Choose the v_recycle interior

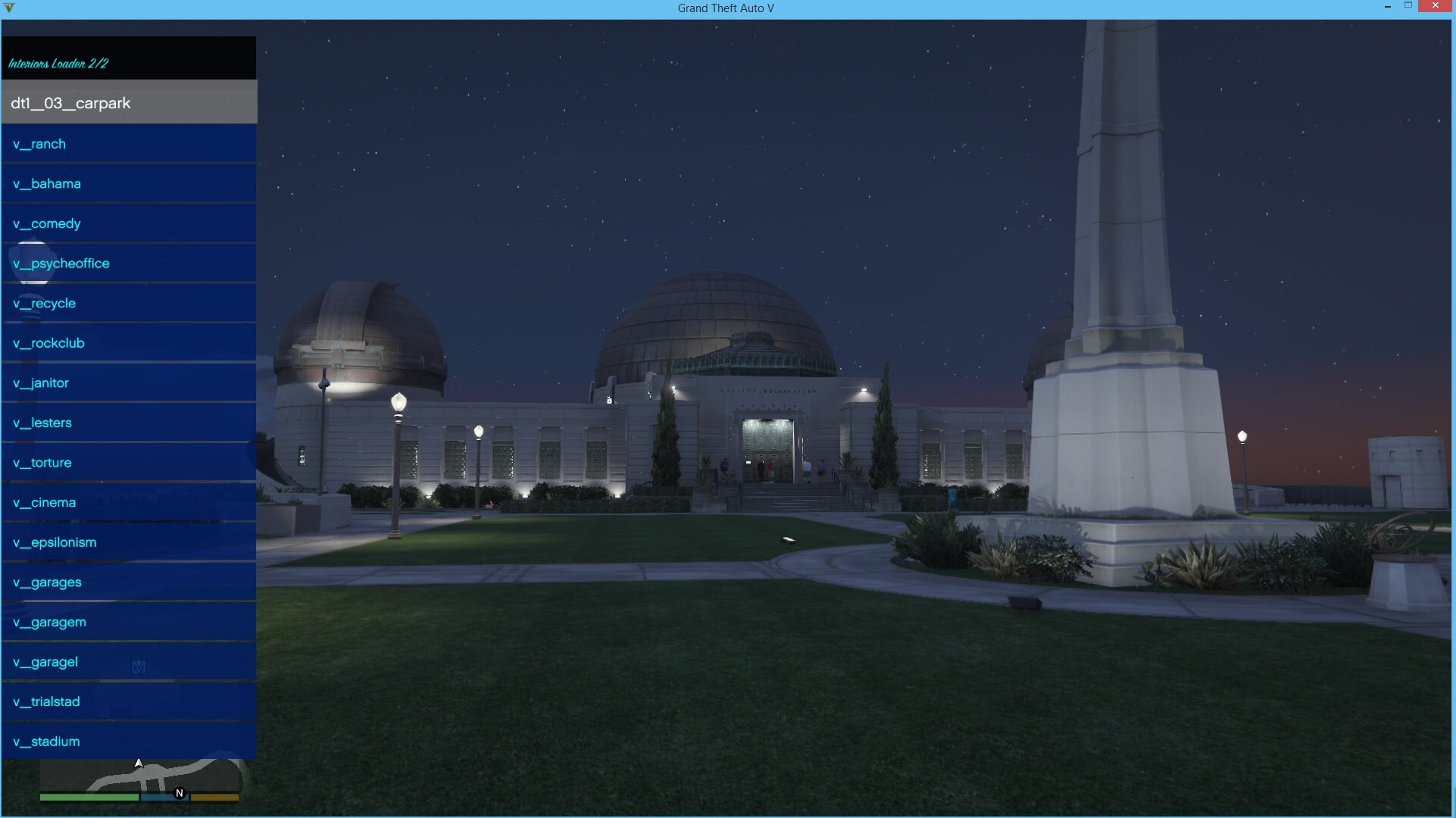tap(129, 304)
